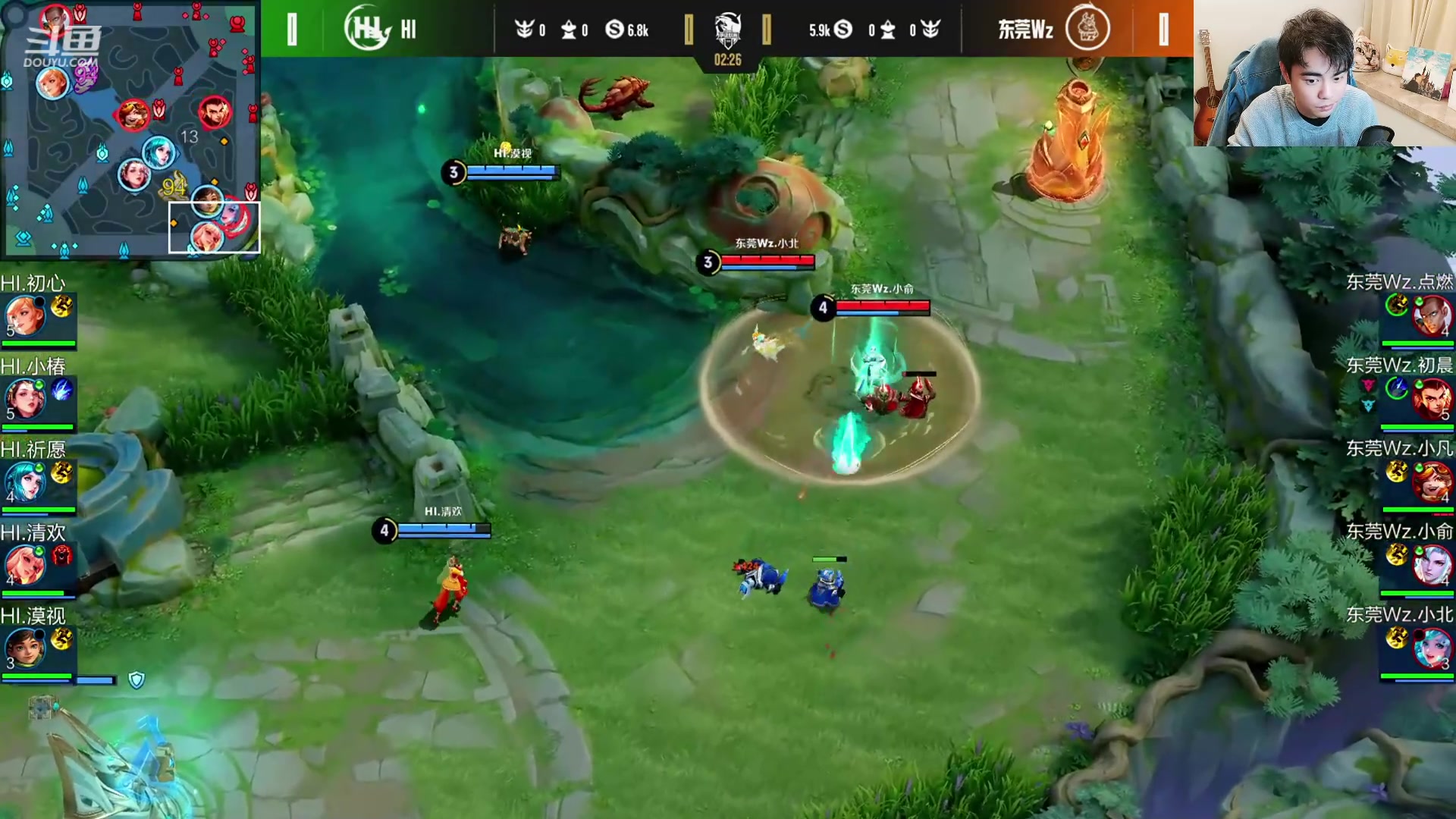Select 东莞Wz.点燃 player portrait
The image size is (1456, 819).
click(1431, 315)
